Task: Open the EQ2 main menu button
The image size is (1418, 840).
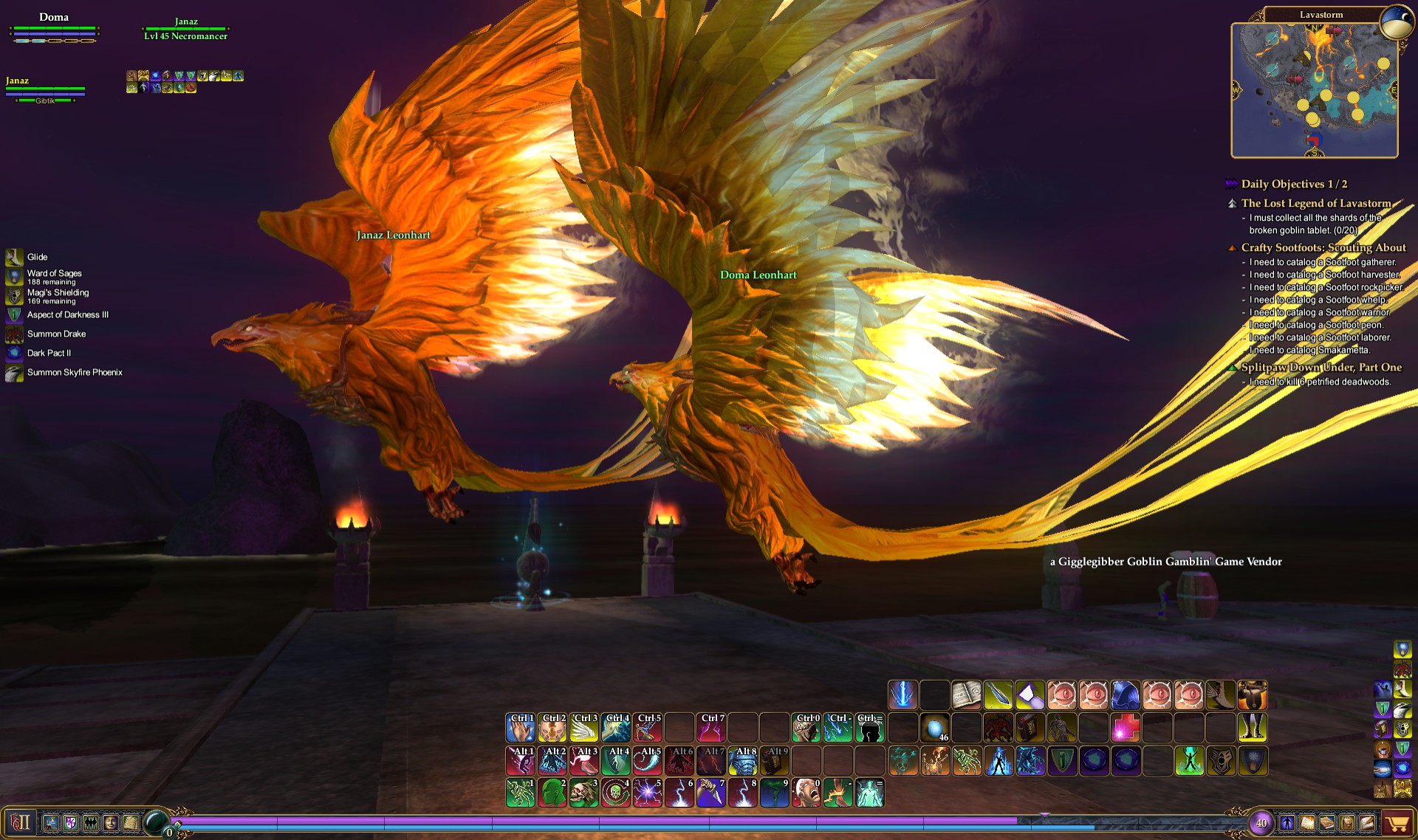Action: tap(21, 823)
